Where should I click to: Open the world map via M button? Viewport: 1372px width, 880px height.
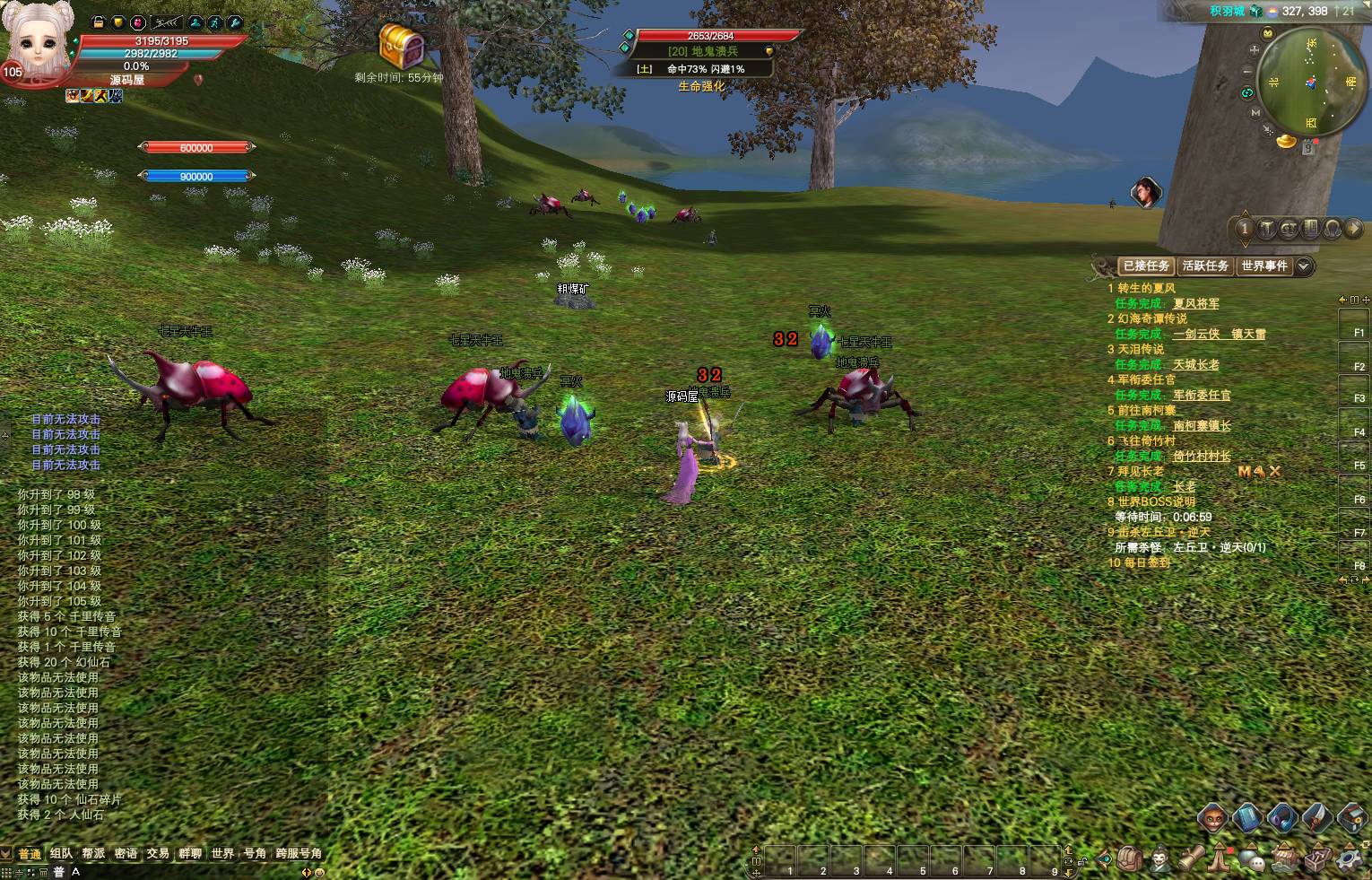[1255, 112]
